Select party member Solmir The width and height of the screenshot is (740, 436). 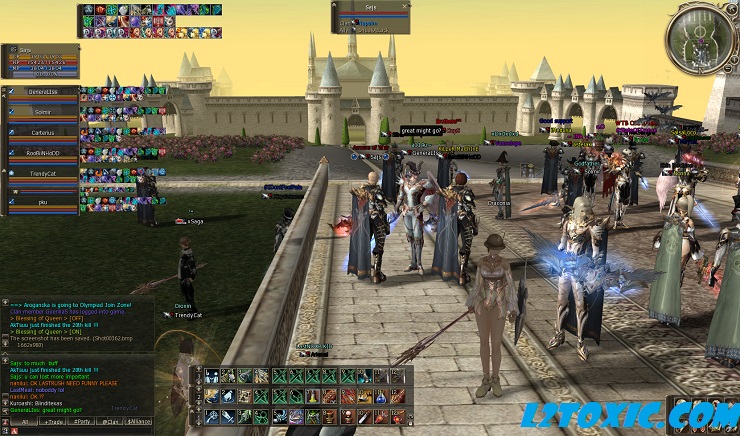(42, 112)
